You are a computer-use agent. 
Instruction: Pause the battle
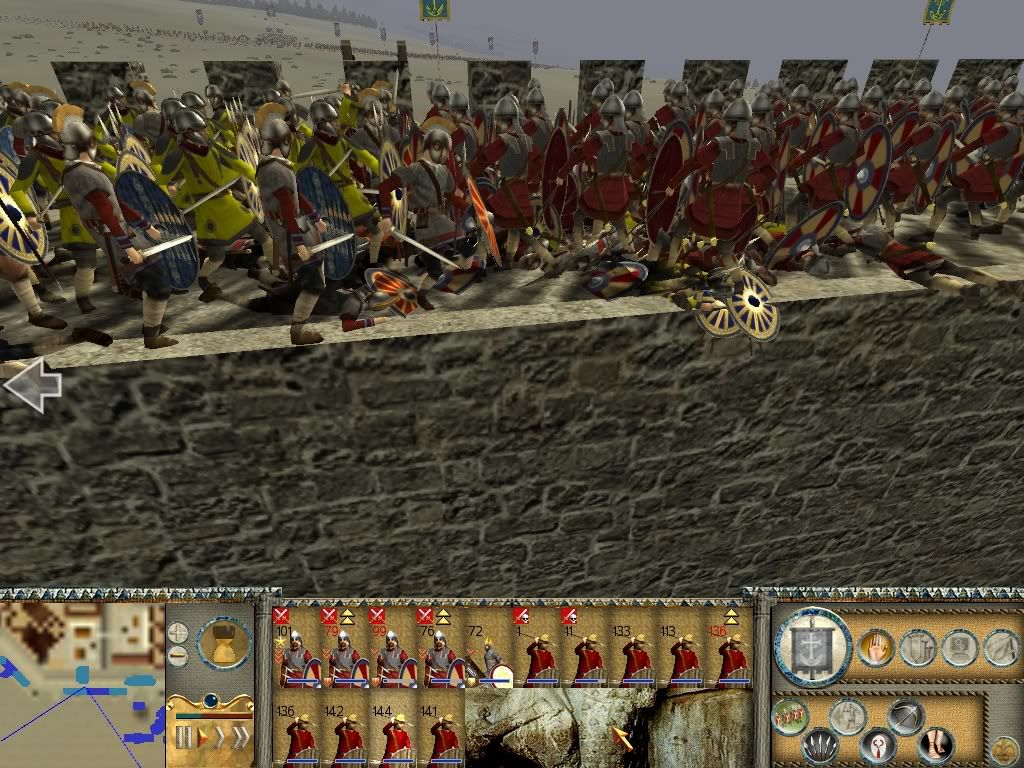coord(183,738)
